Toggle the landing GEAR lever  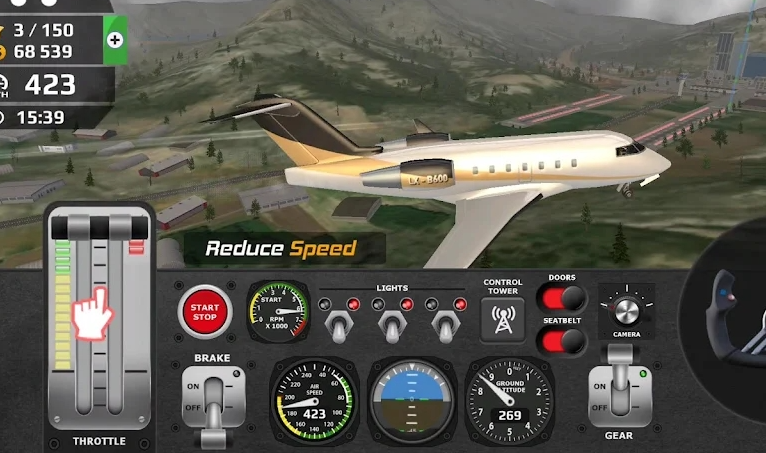tap(619, 385)
